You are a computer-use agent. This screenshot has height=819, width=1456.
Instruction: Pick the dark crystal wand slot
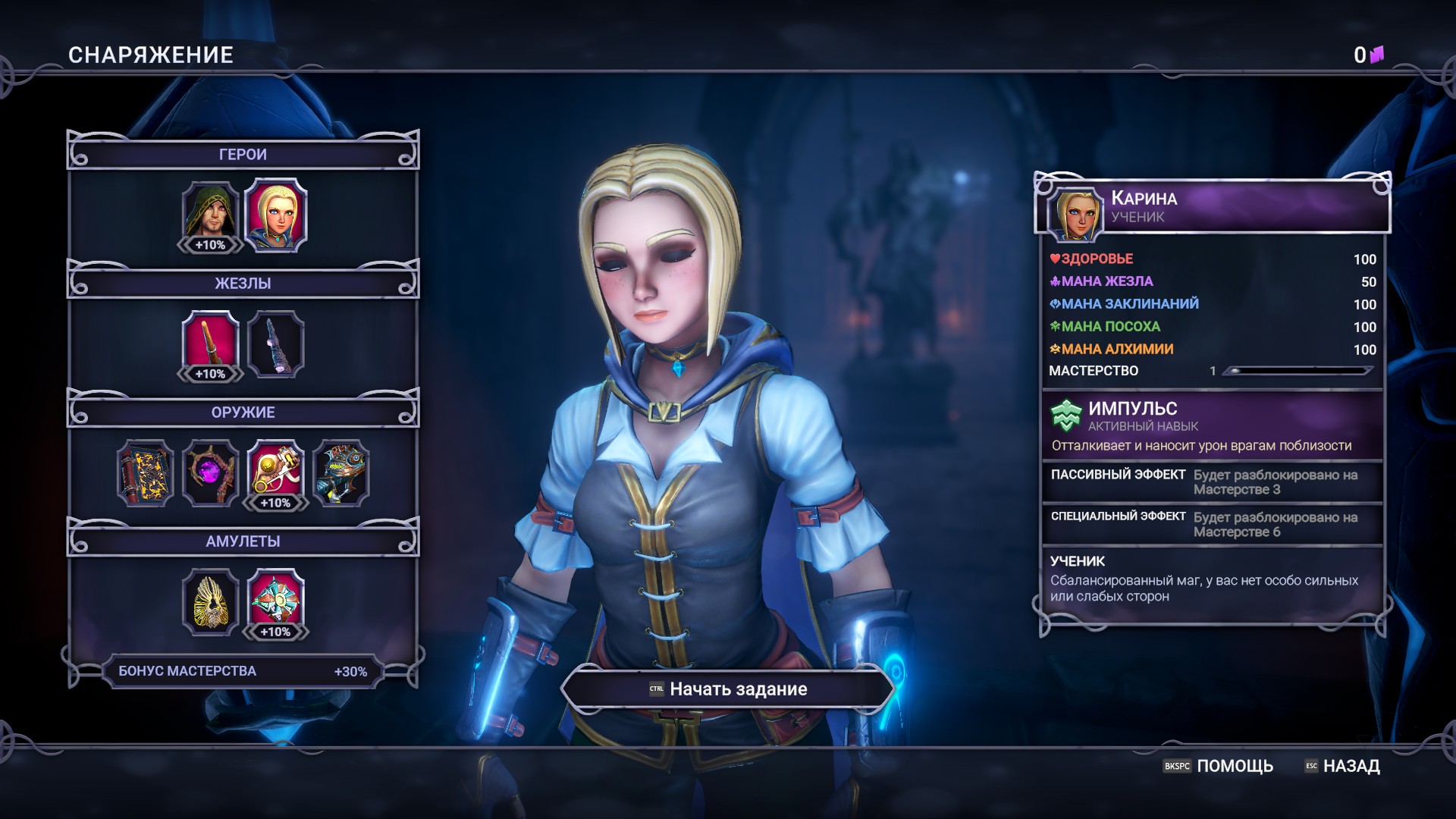[x=275, y=344]
